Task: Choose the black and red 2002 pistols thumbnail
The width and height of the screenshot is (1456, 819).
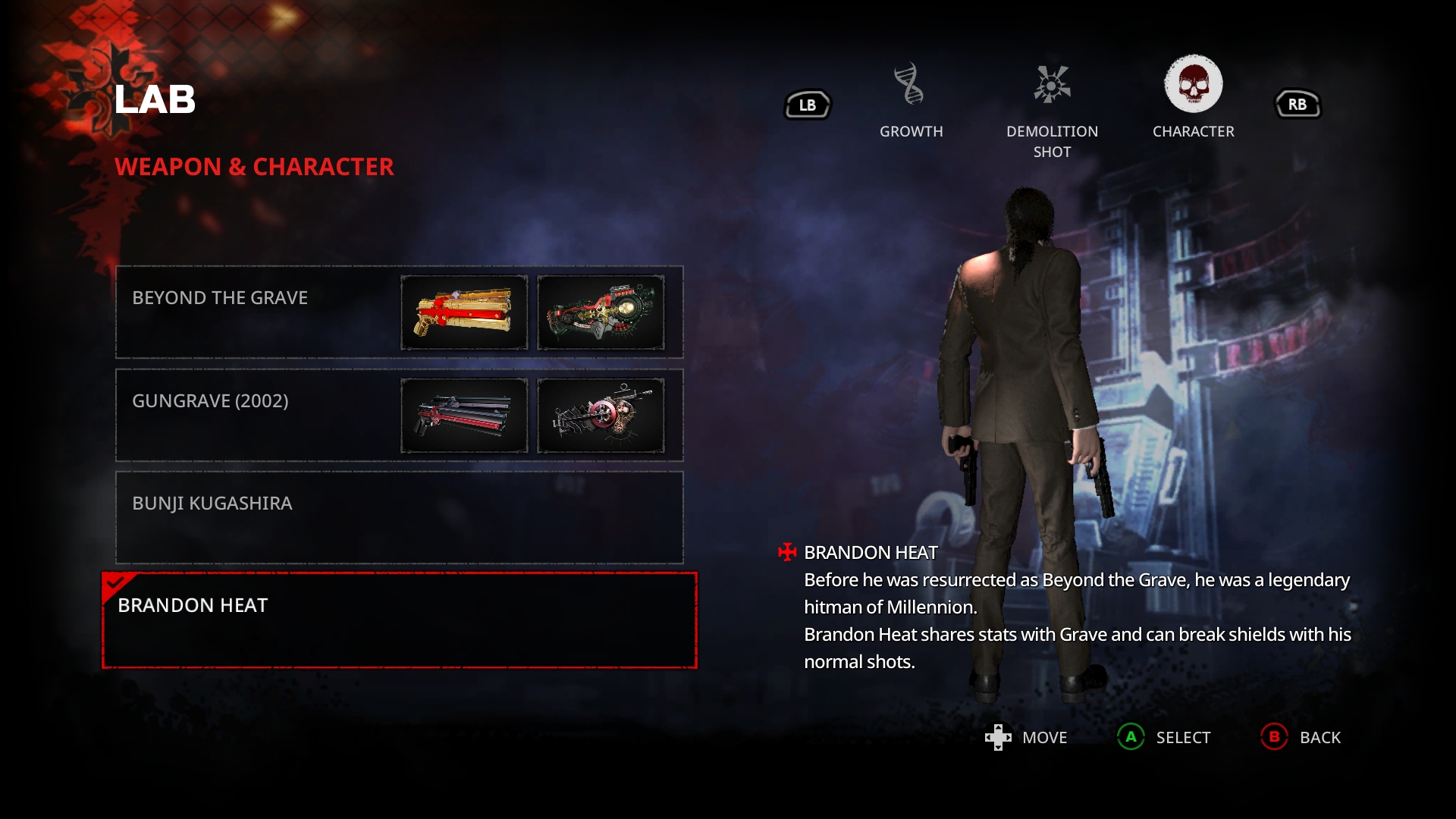Action: [x=464, y=416]
